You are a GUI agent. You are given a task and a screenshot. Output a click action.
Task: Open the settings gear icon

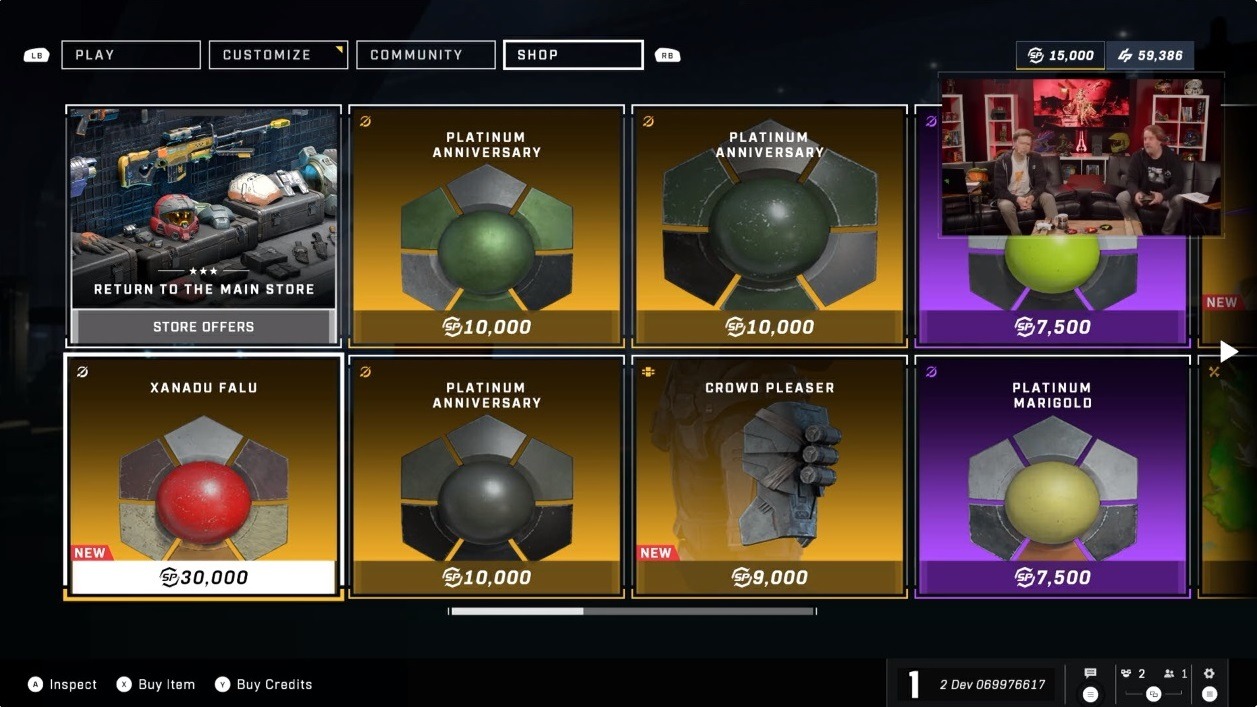click(x=1209, y=674)
